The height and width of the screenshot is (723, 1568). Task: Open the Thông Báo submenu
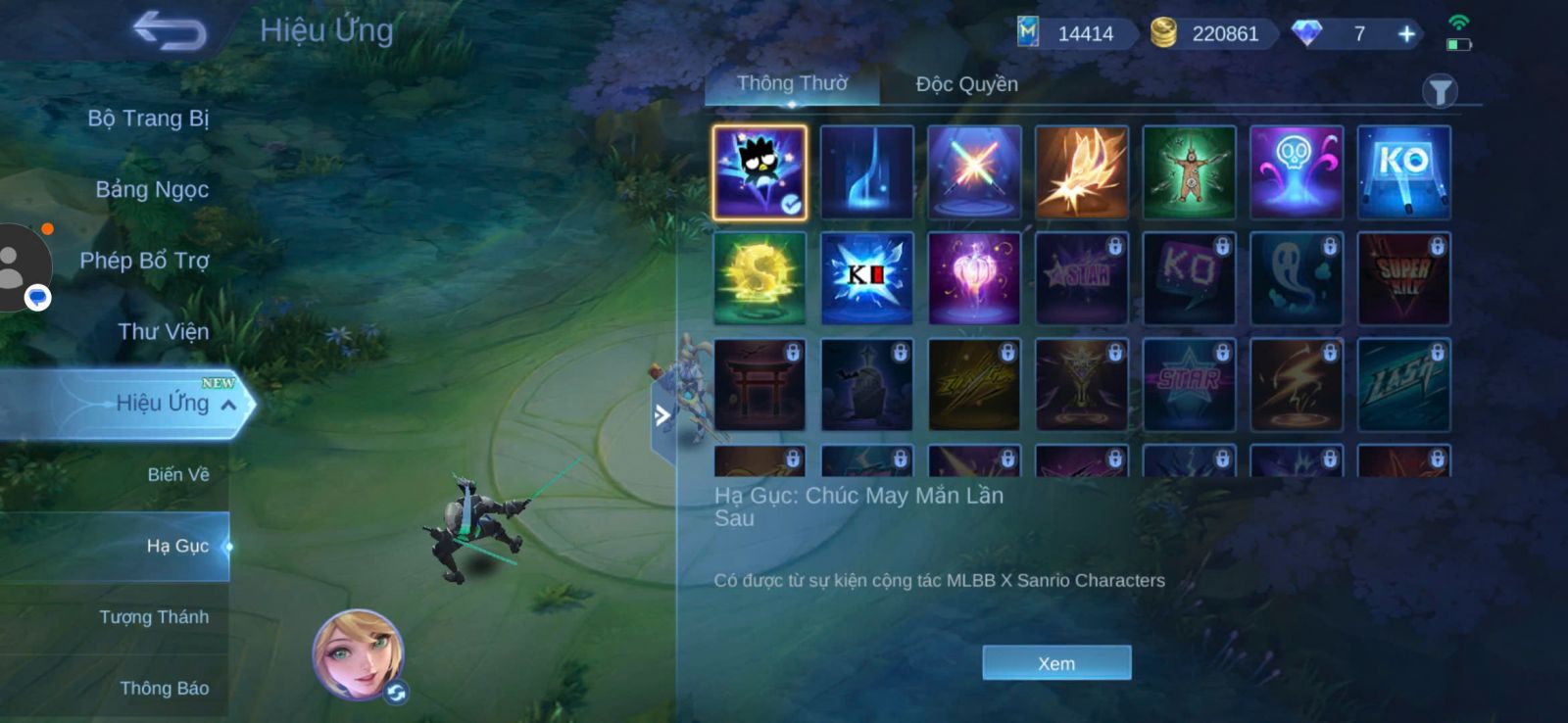point(164,689)
